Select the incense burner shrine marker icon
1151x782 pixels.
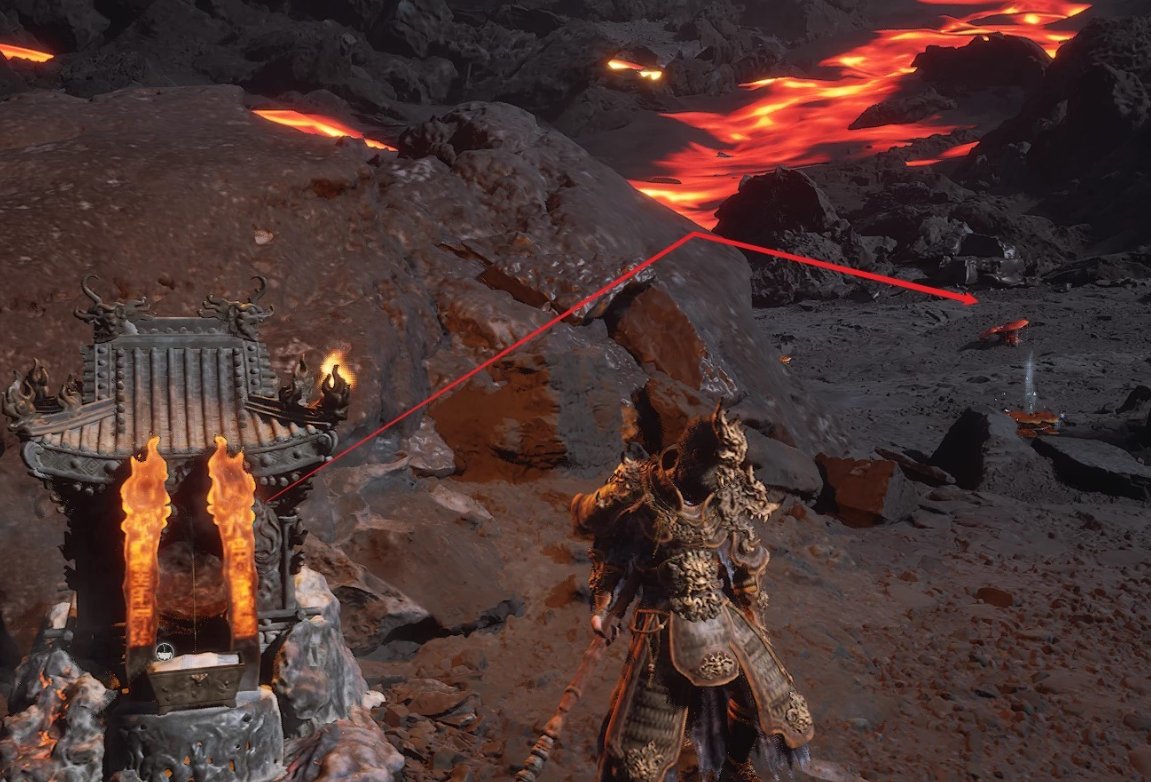point(166,651)
